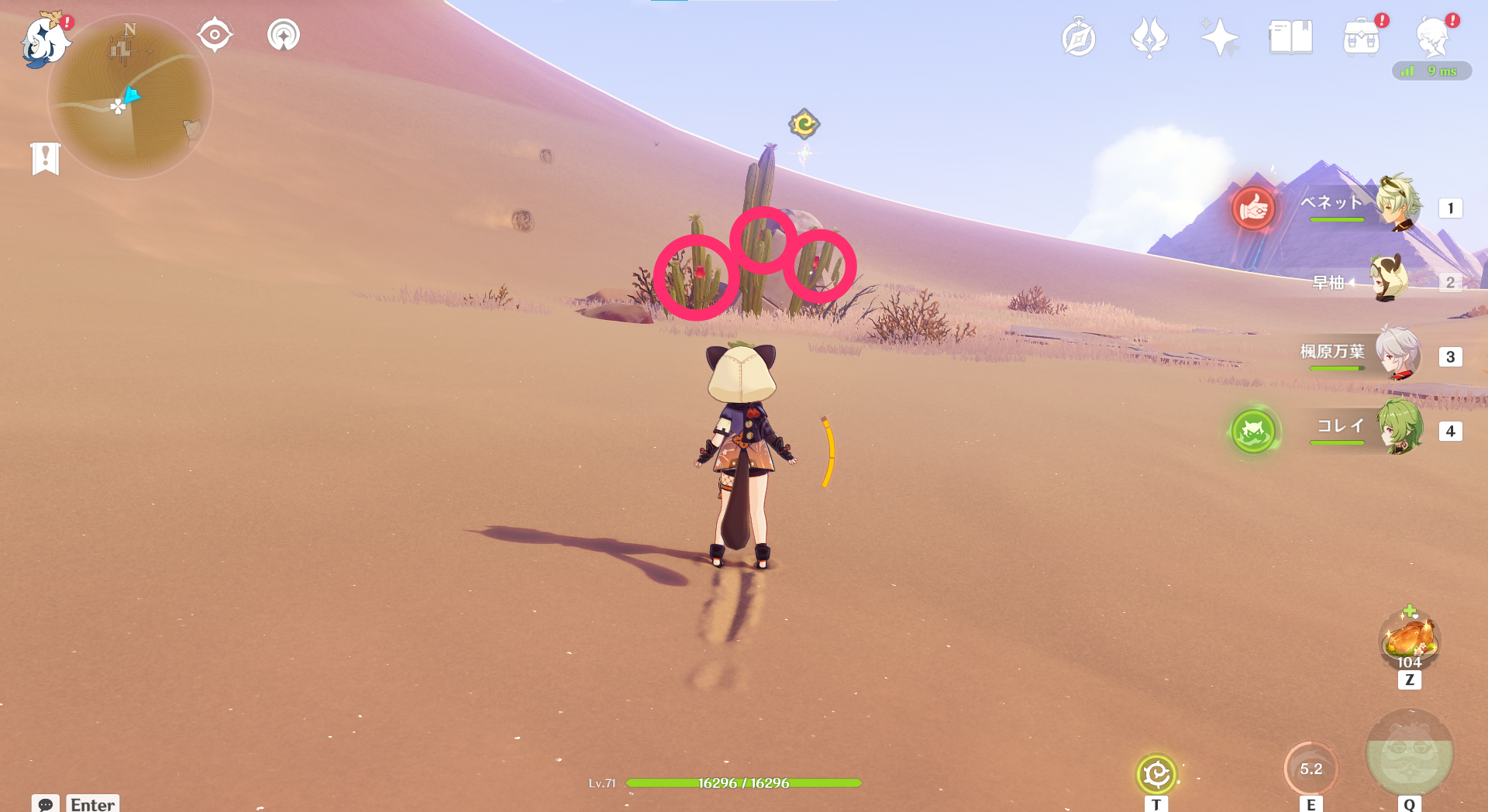Screen dimensions: 1488x812
Task: Open the compass events icon
Action: point(1079,38)
